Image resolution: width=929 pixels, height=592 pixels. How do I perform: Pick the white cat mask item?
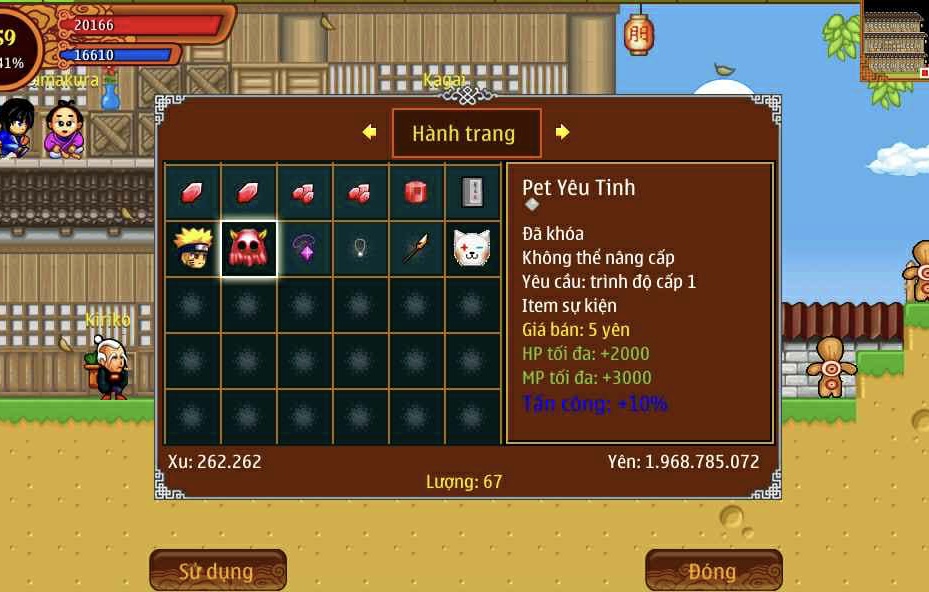click(x=472, y=249)
